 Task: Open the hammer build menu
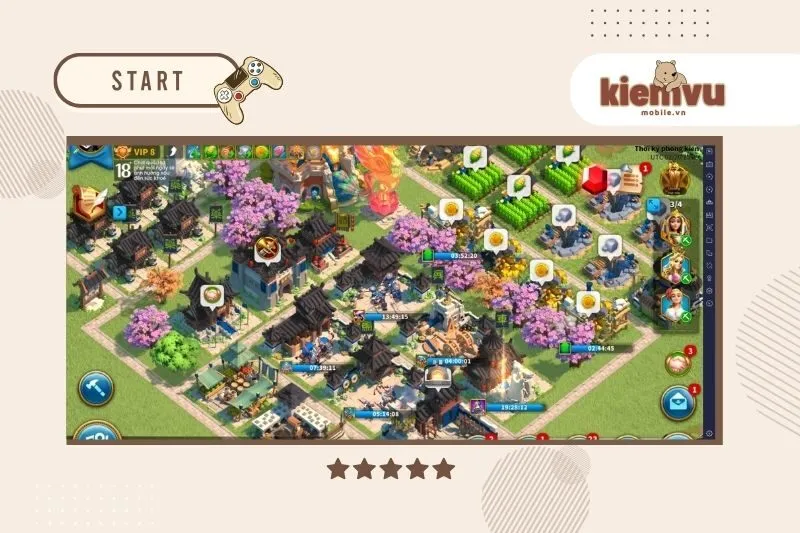tap(95, 387)
